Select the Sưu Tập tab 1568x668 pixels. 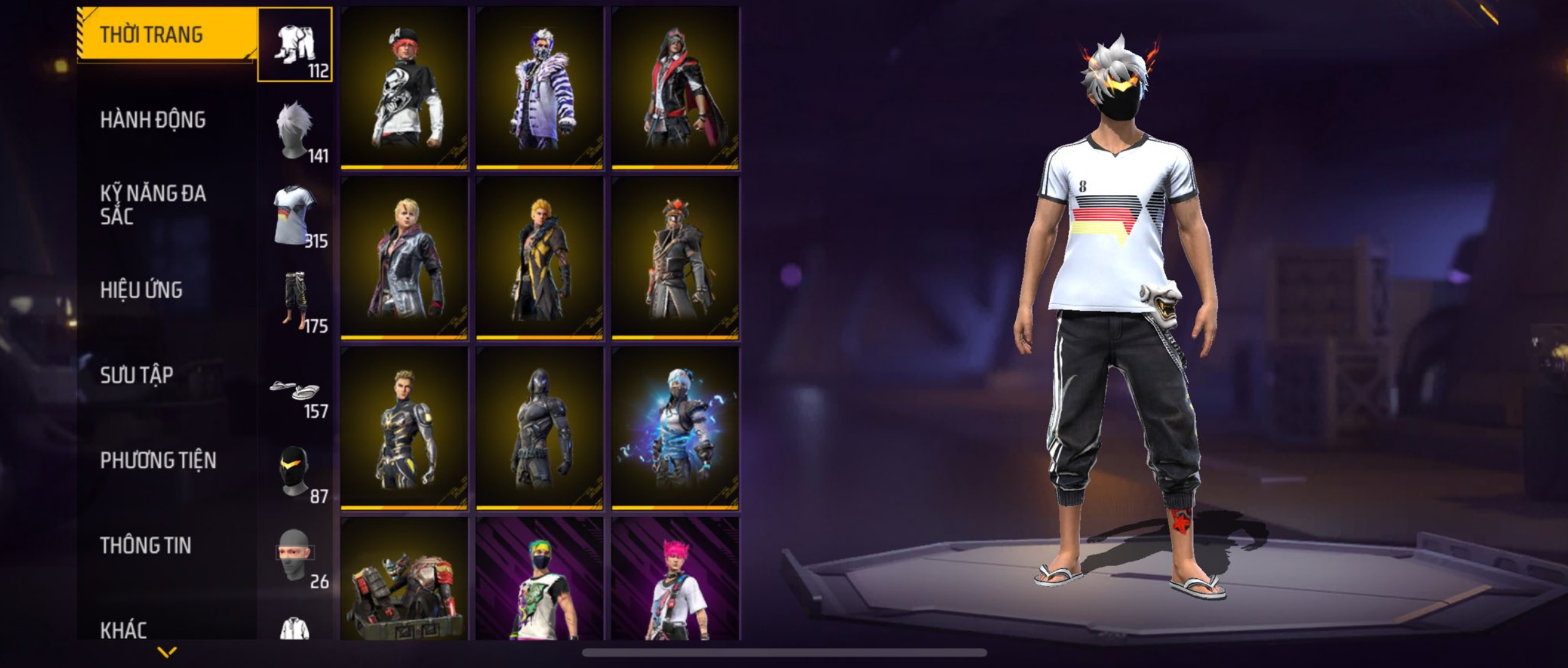(137, 375)
